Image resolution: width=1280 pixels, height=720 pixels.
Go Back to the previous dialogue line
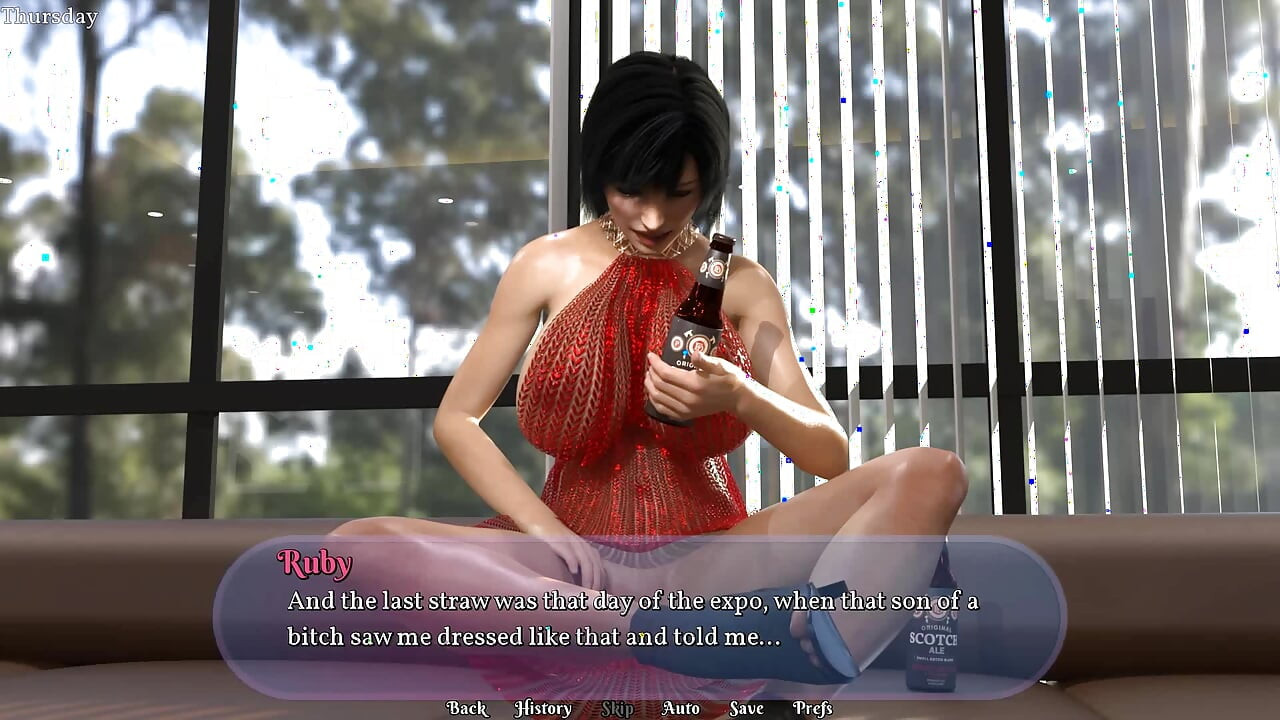(466, 708)
